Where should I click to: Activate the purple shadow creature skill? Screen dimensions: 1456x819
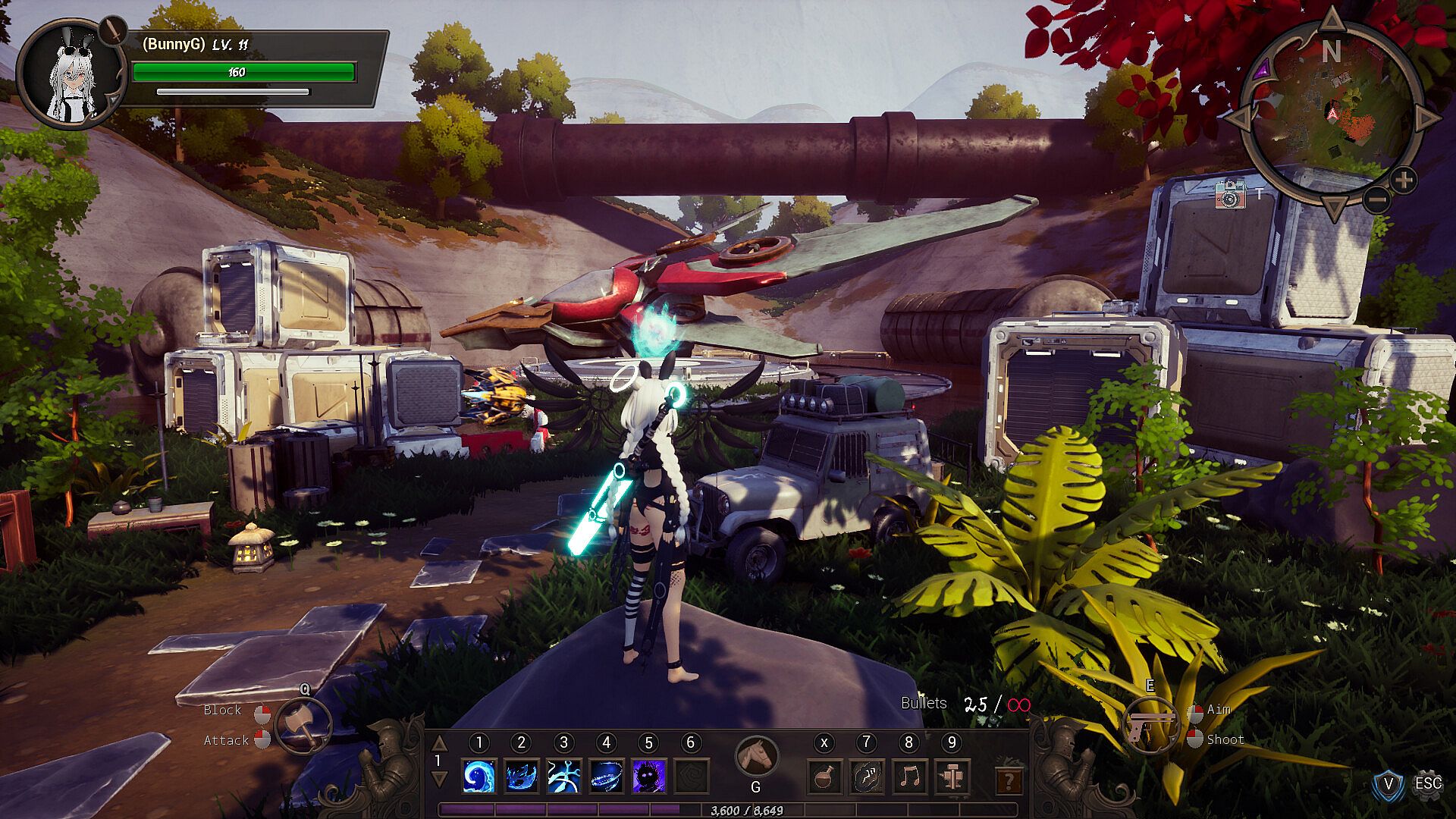point(648,777)
